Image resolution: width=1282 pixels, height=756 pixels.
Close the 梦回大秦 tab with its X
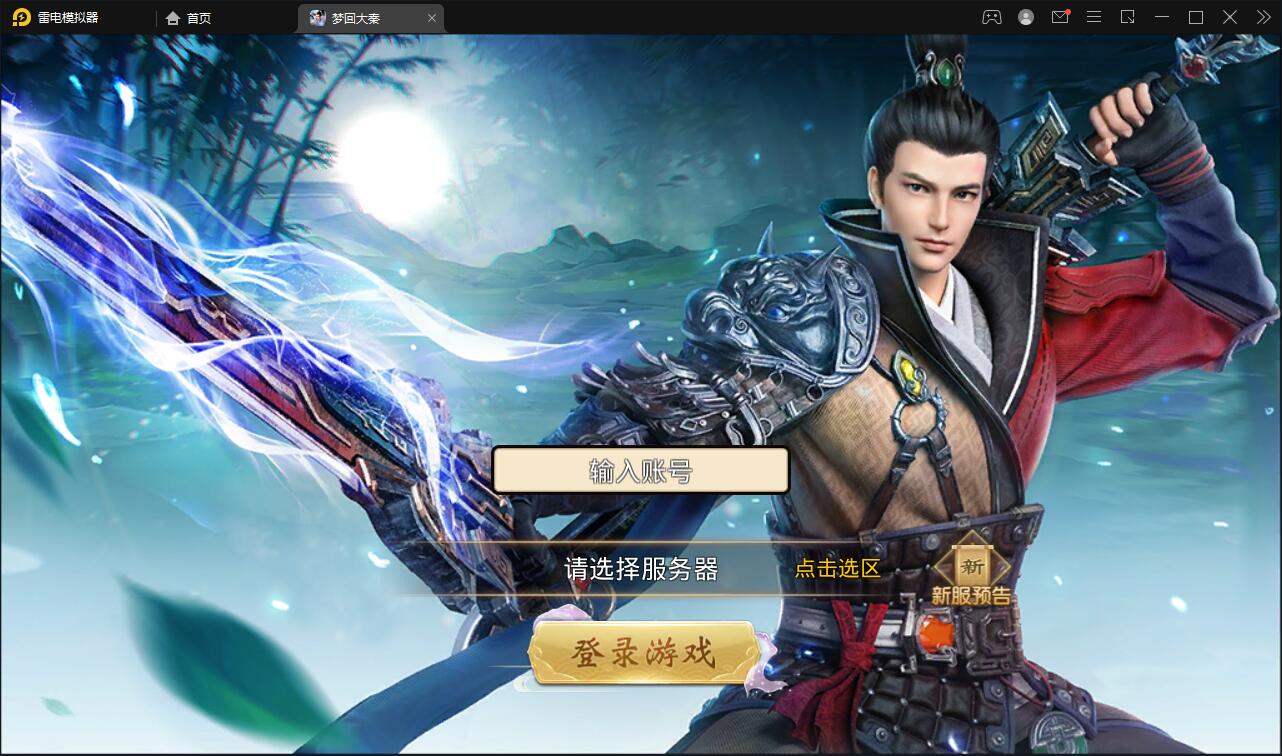[x=431, y=17]
